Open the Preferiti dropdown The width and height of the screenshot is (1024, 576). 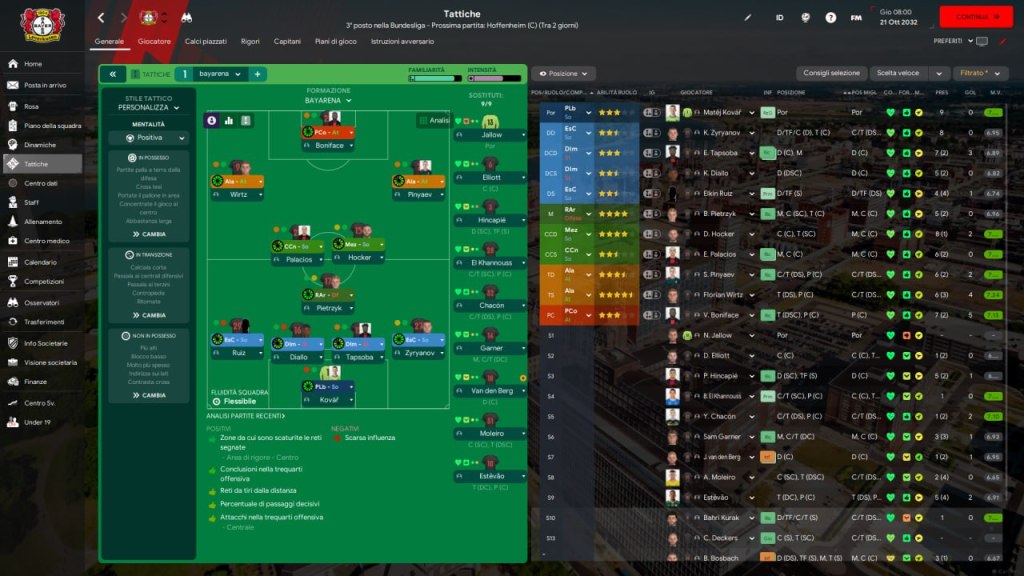click(952, 41)
